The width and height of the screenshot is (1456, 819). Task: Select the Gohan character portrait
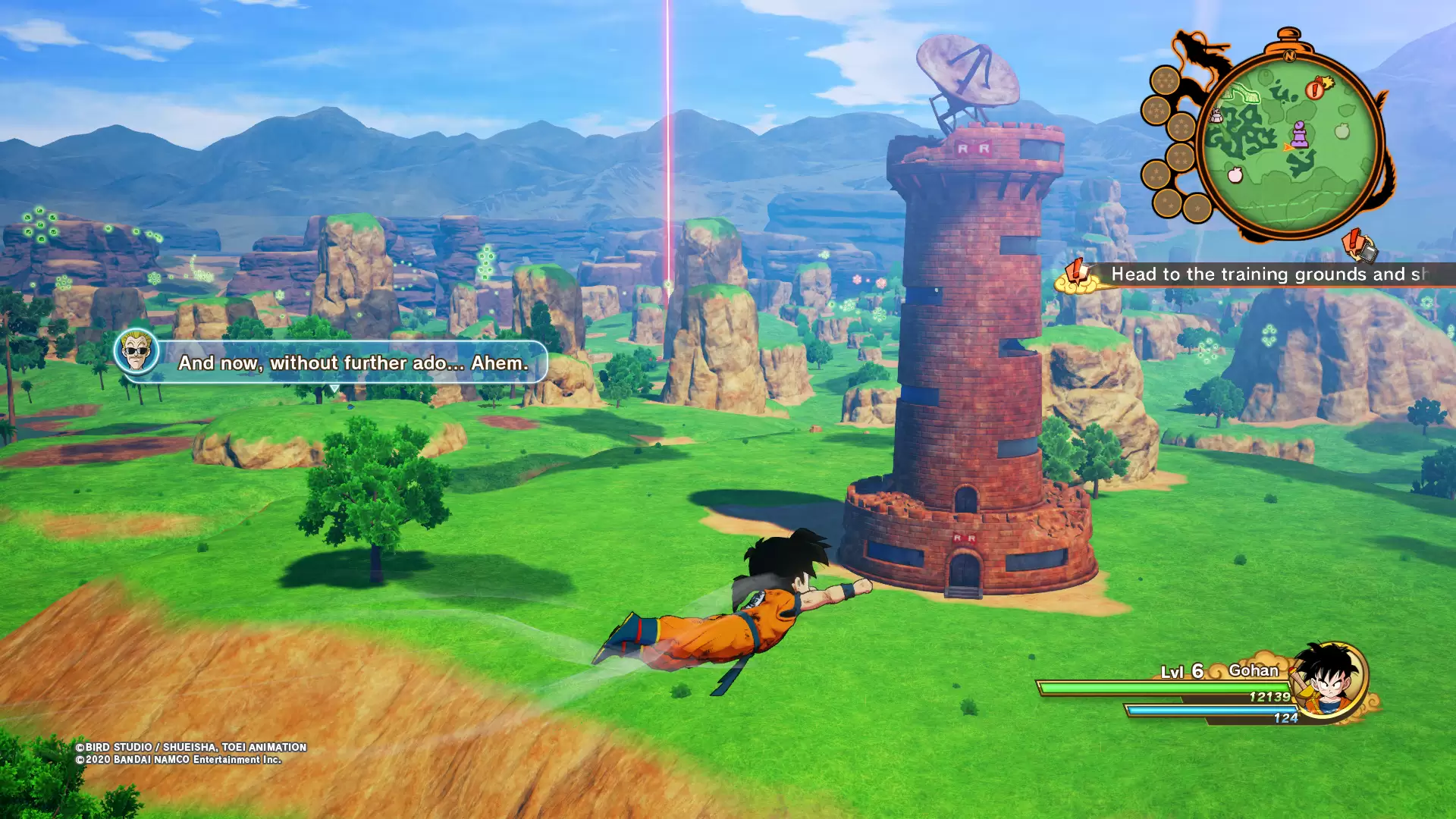pyautogui.click(x=1329, y=677)
